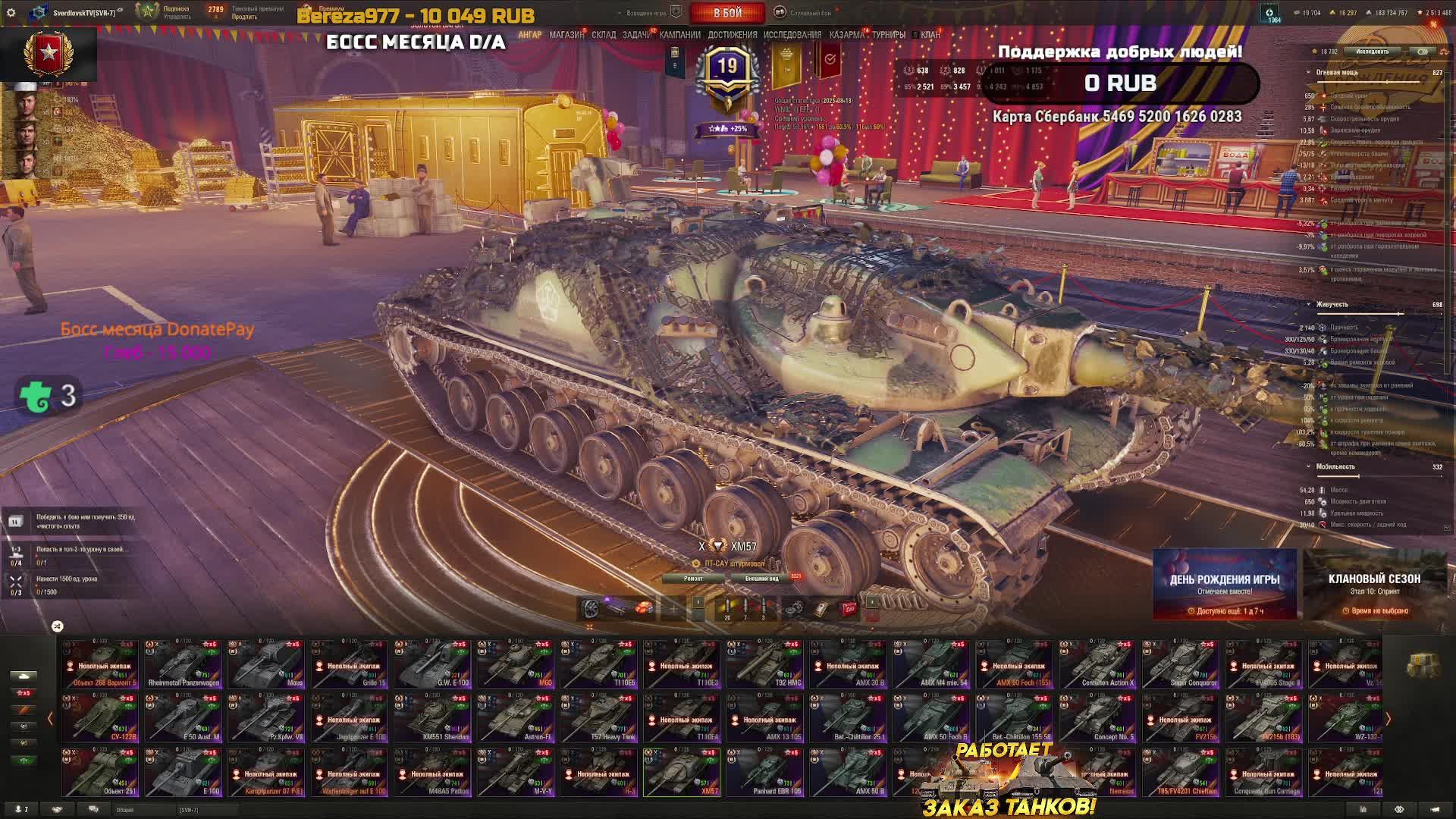Open the ИССЛЕДОВАНИЯ research tab
The image size is (1456, 819).
pos(792,35)
